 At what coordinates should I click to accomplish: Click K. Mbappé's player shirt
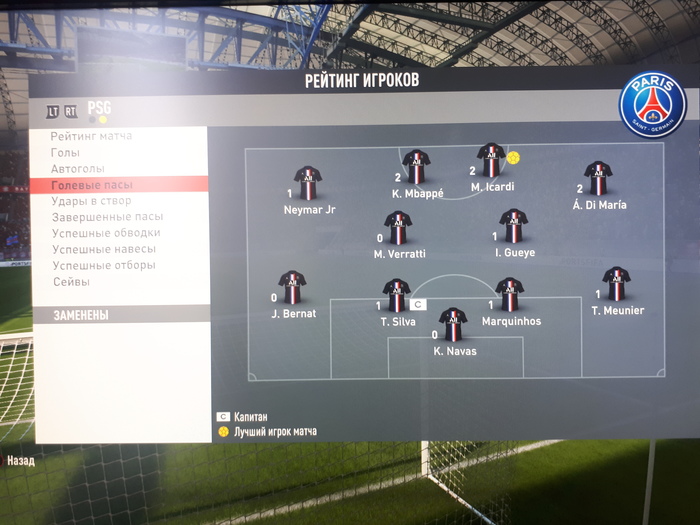(x=416, y=167)
